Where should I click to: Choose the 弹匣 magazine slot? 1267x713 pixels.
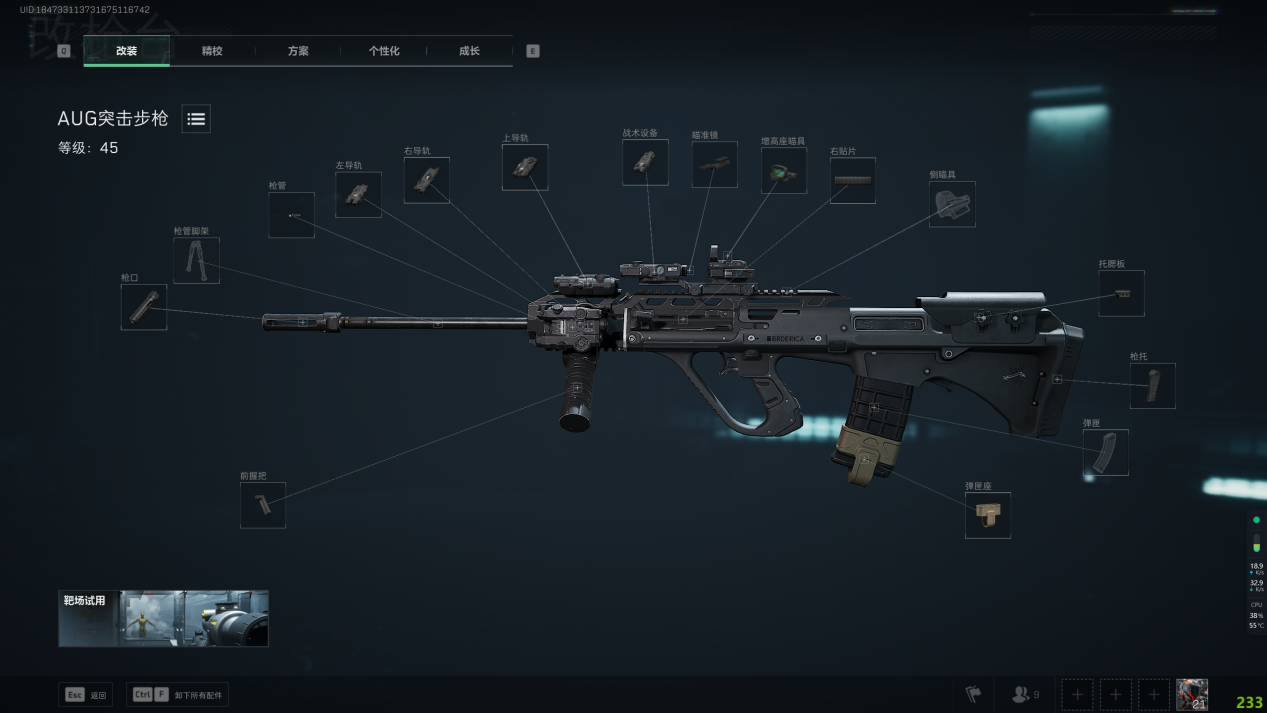point(1105,452)
